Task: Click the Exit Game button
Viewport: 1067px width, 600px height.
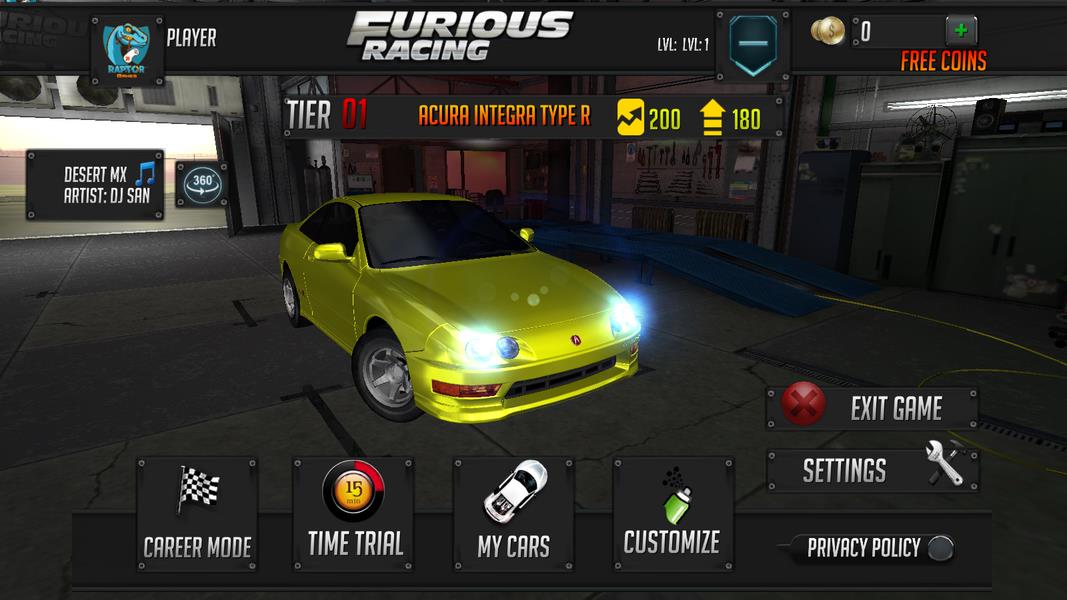Action: pos(871,408)
